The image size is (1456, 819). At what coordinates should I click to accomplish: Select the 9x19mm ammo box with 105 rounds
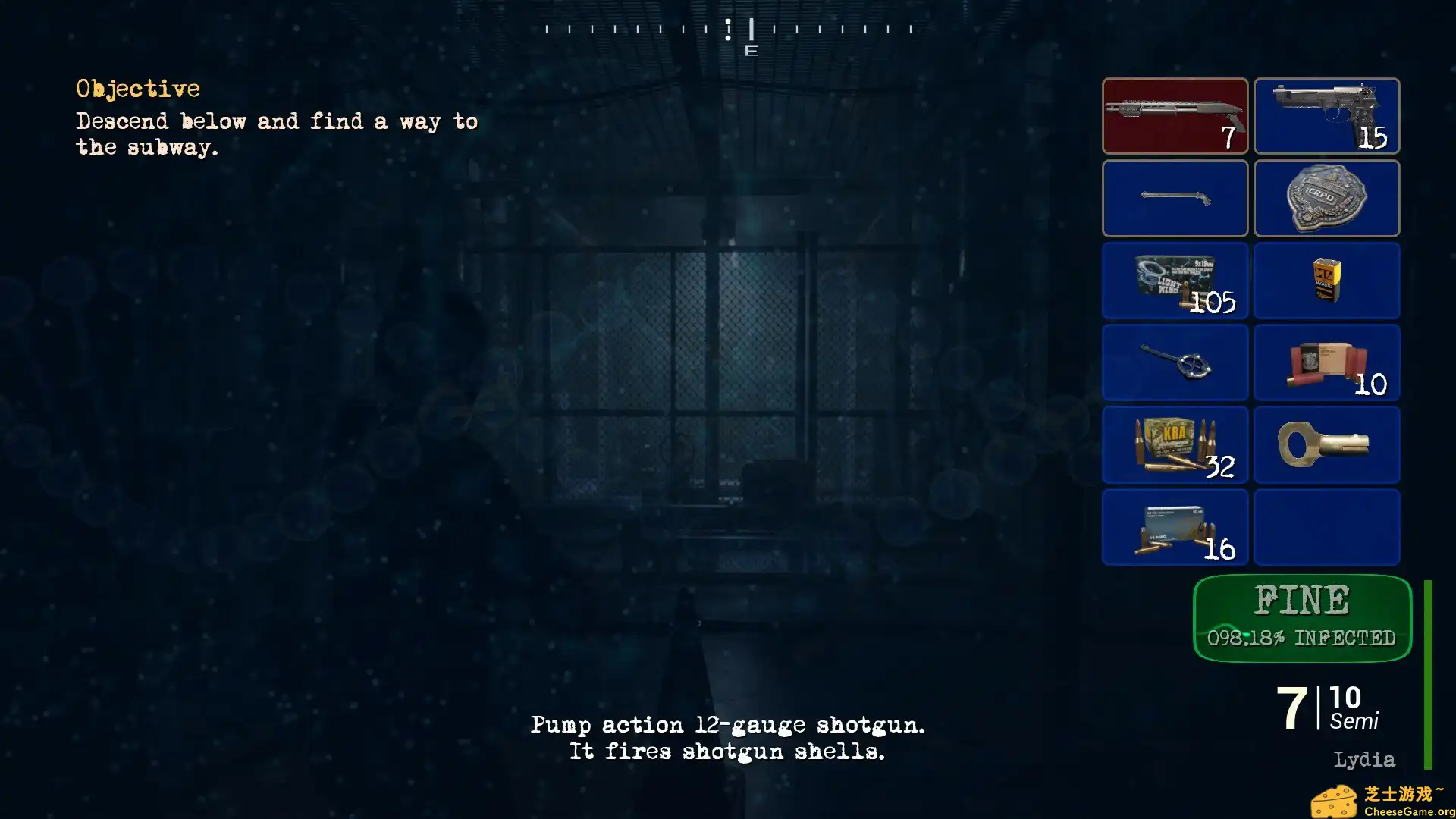(1175, 281)
